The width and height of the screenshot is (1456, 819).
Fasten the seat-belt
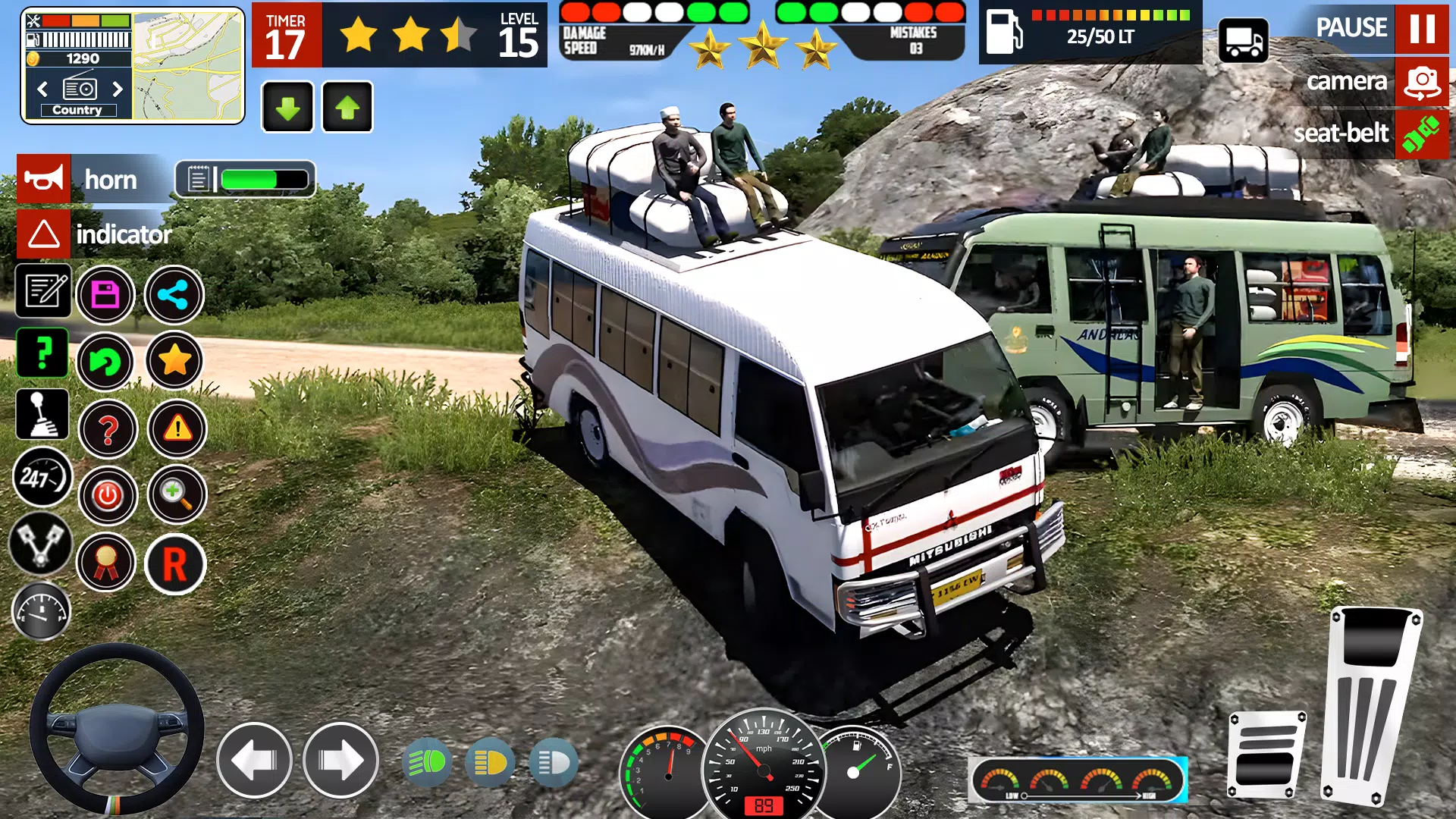point(1423,135)
